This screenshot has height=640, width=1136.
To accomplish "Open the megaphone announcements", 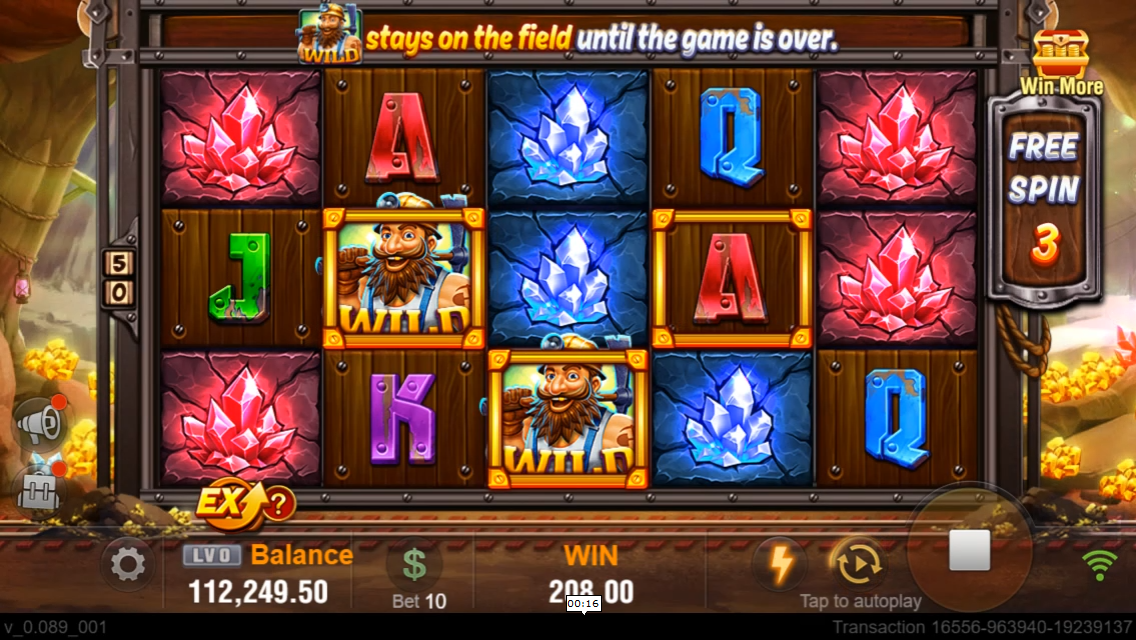I will tap(42, 424).
